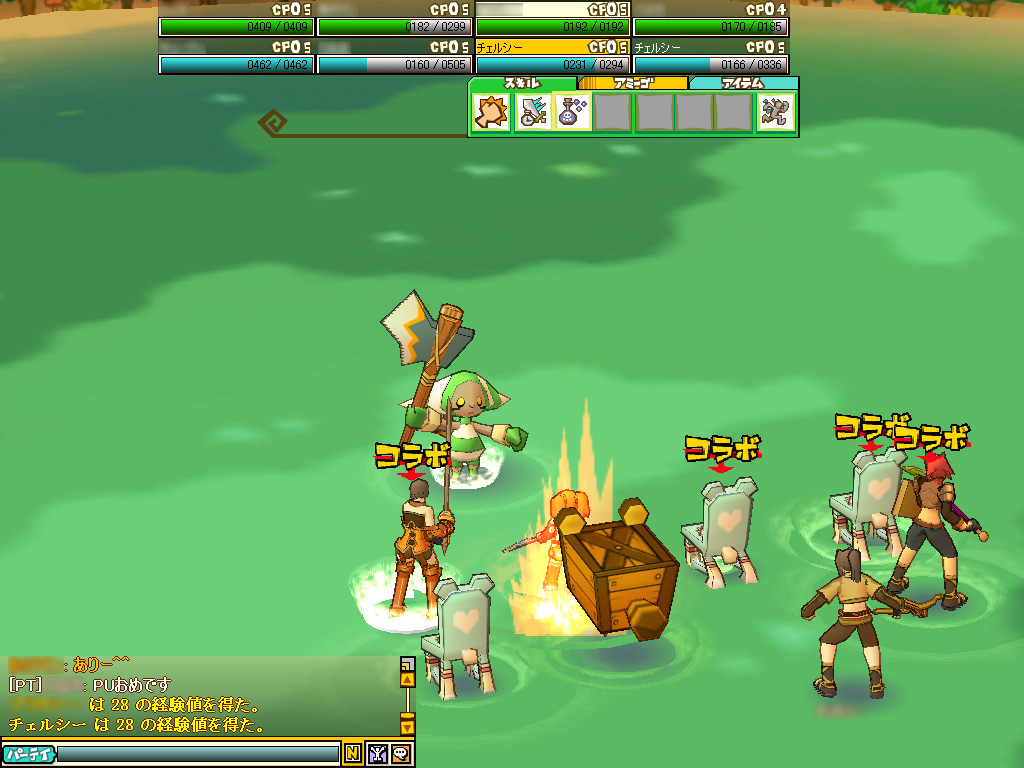Open the purple figure icon by chat
Screen dimensions: 1024x768
(378, 754)
